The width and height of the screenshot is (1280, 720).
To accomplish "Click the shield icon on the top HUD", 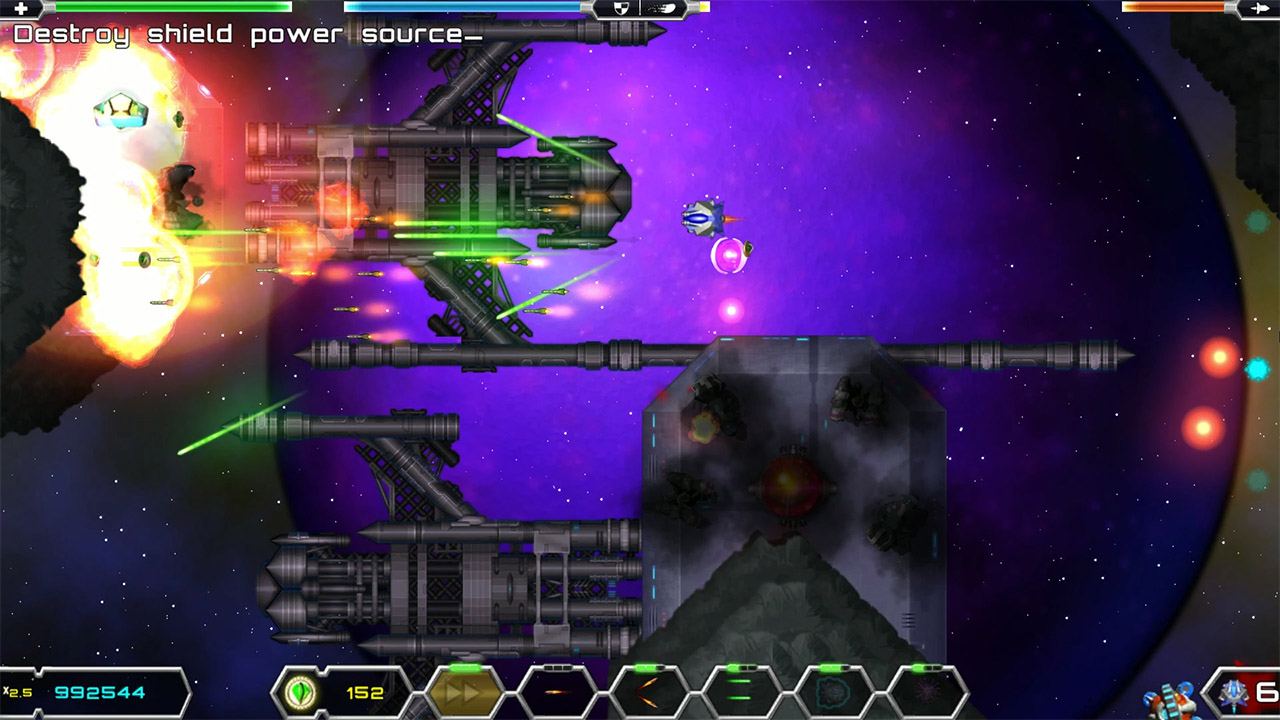I will click(x=621, y=9).
